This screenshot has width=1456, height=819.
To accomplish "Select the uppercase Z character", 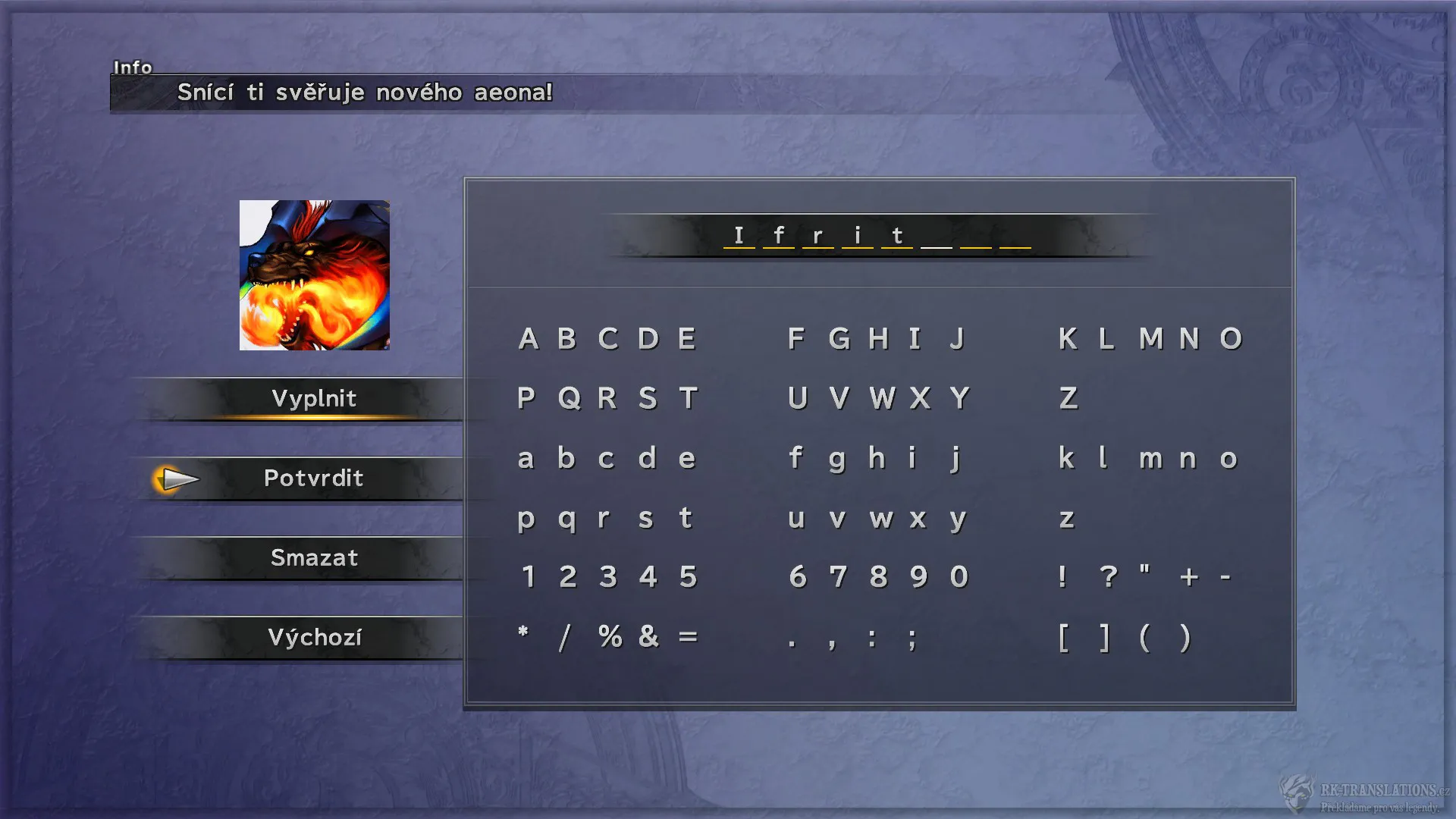I will 1068,398.
